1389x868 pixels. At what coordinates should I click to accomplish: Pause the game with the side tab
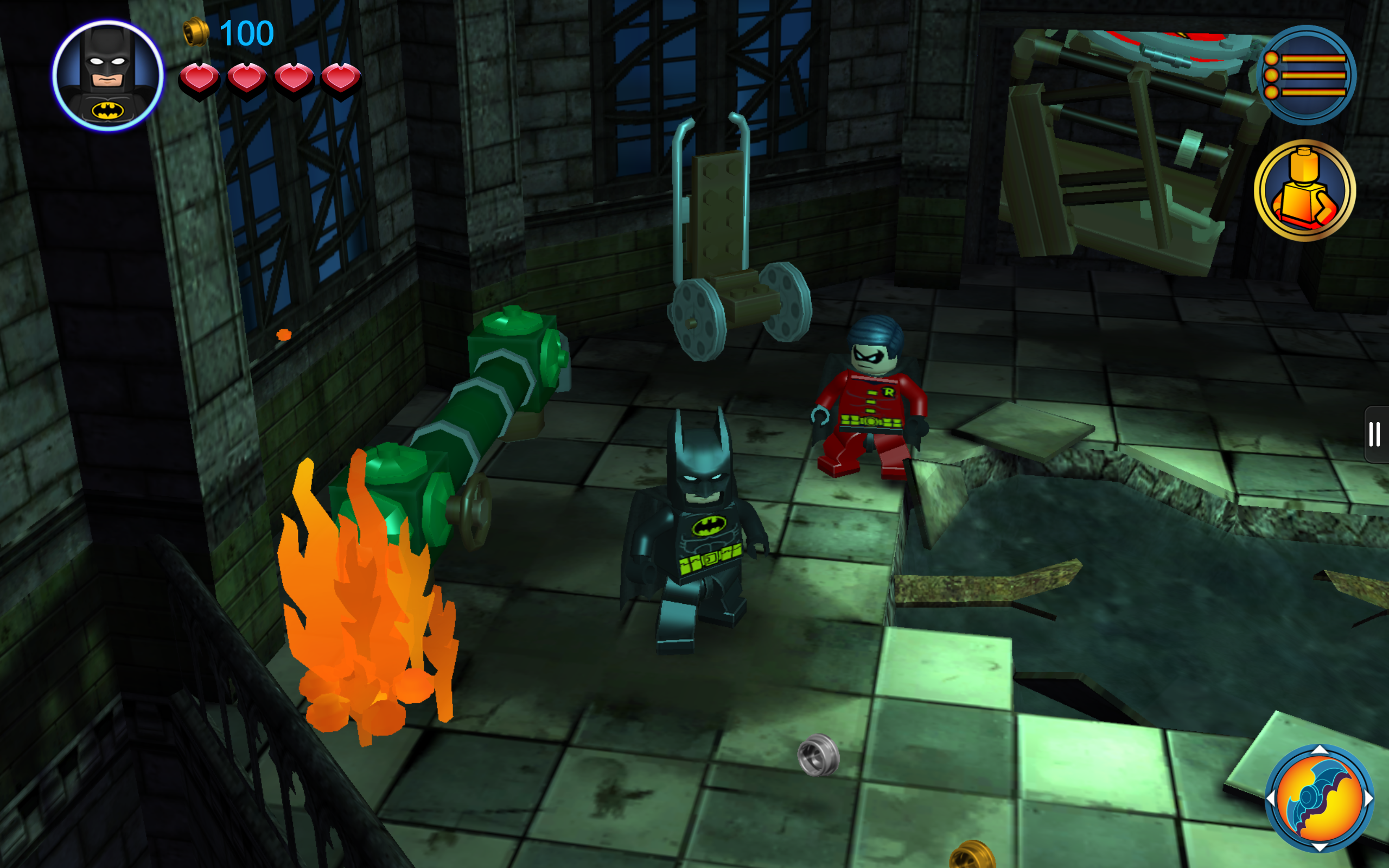[1375, 434]
